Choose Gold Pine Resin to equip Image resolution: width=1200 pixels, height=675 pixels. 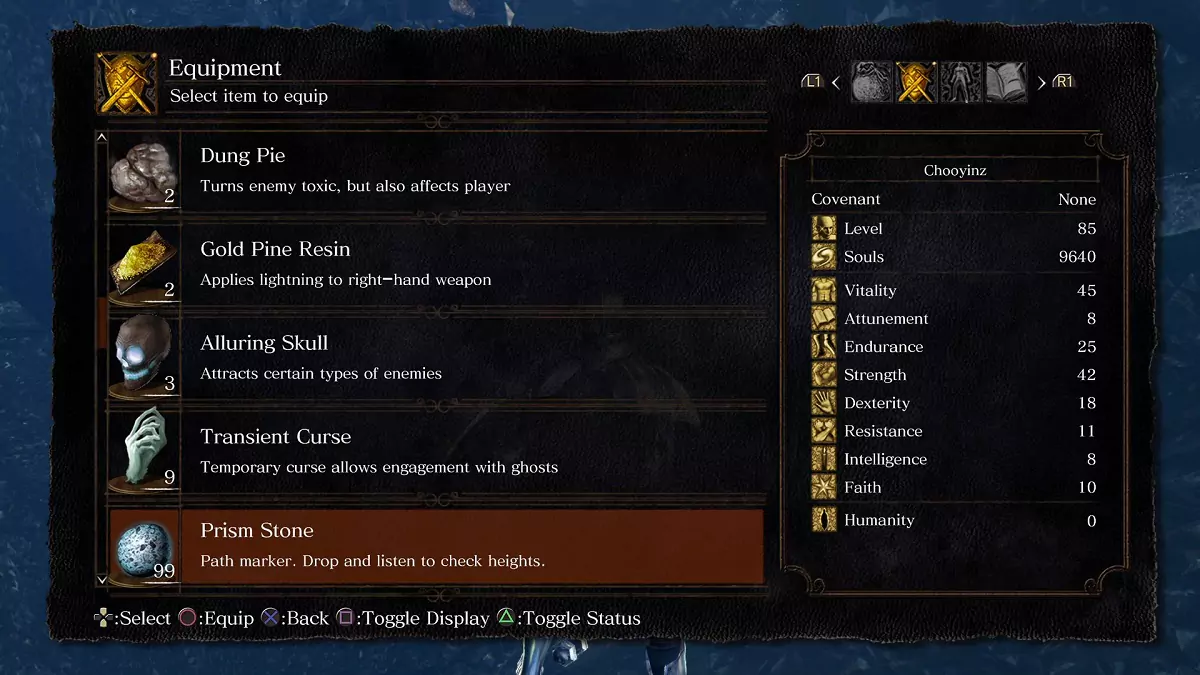[x=436, y=264]
